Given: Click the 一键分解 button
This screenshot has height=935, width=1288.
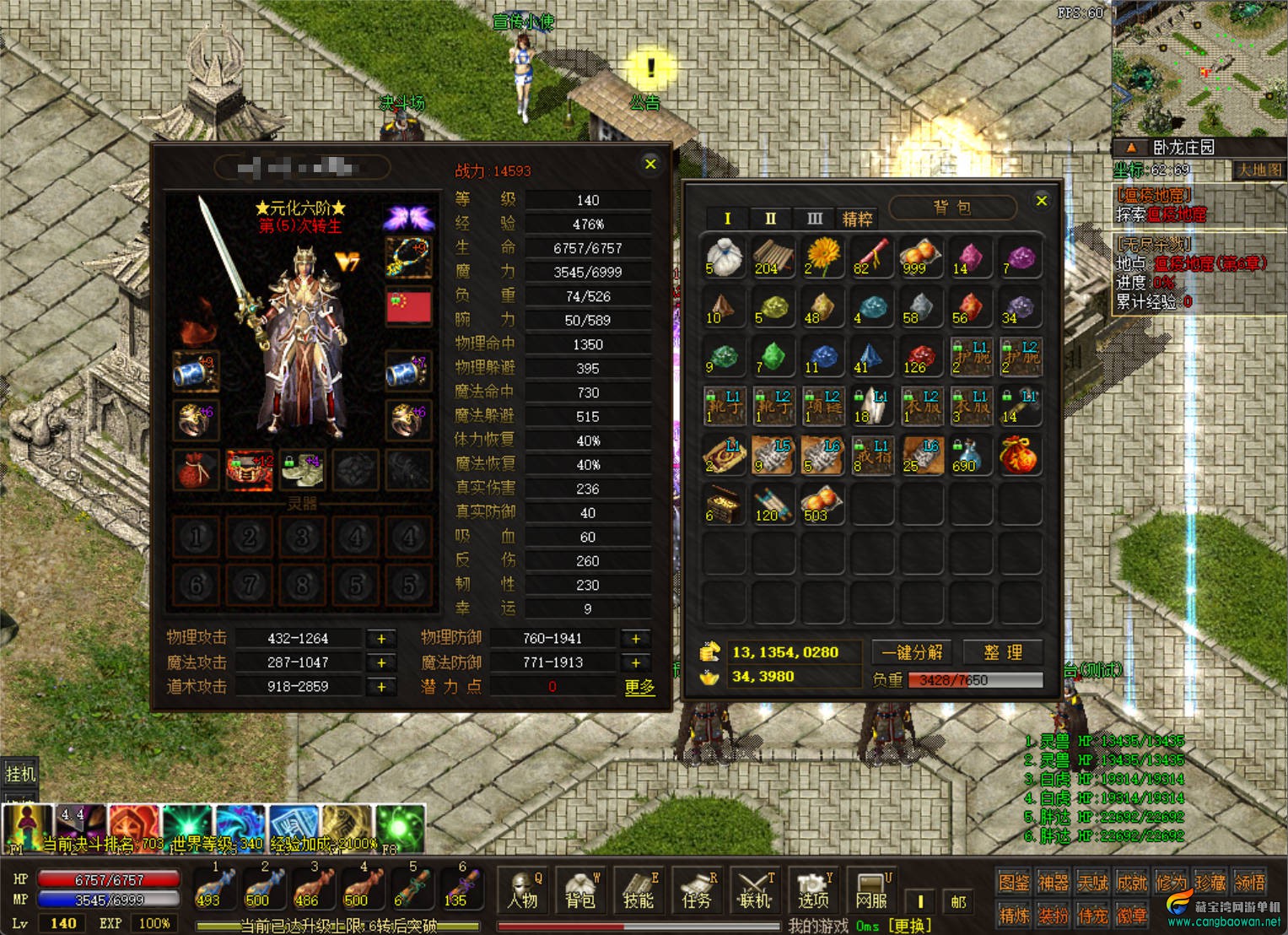Looking at the screenshot, I should (912, 652).
